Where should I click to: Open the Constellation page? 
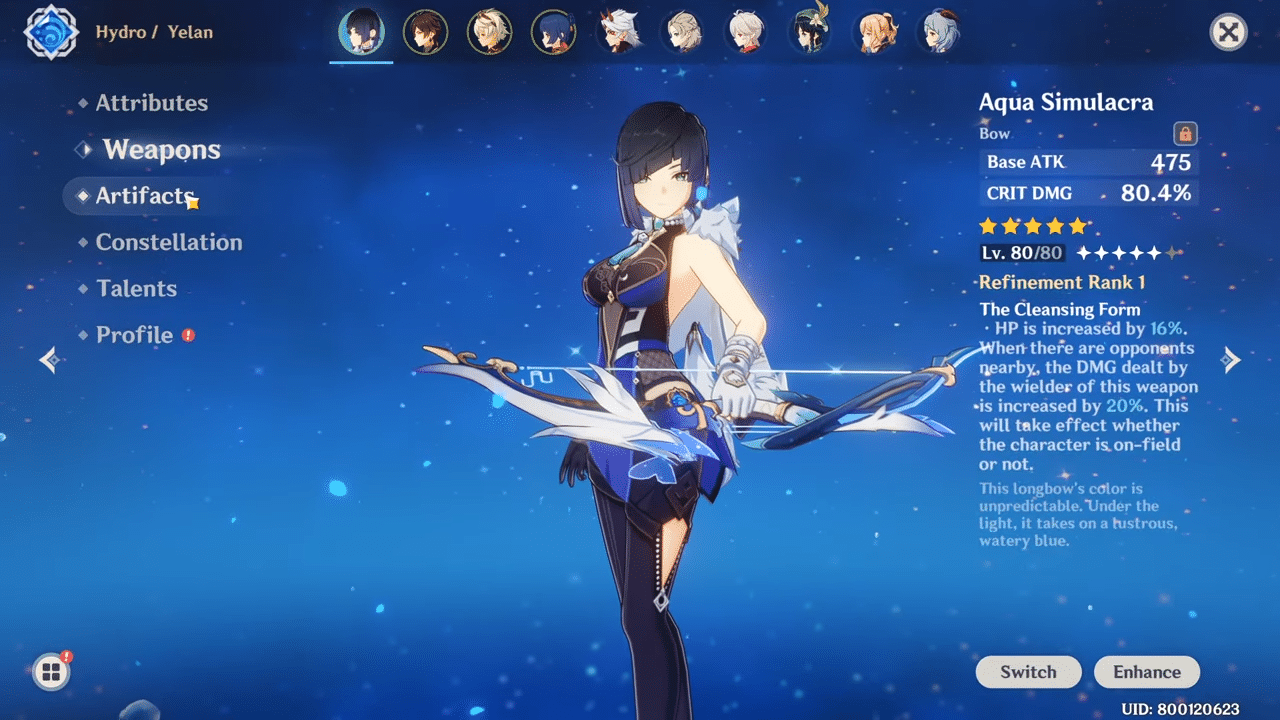pos(168,242)
